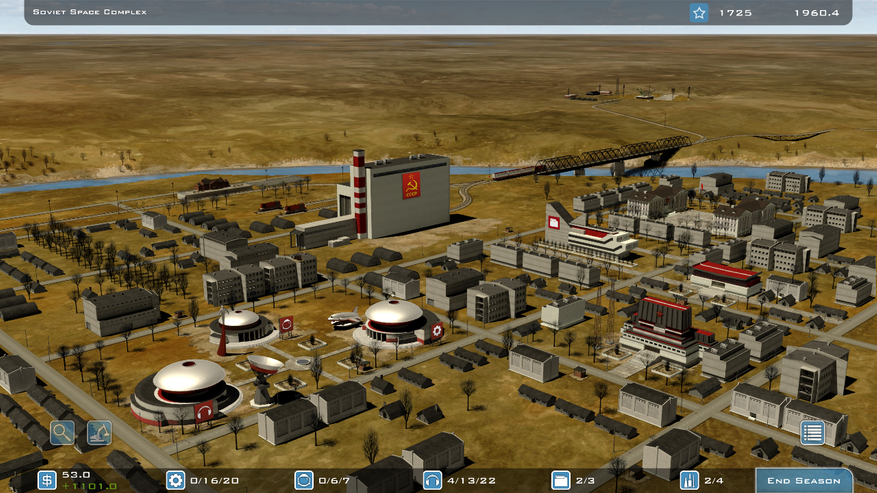Click the test tubes research icon
This screenshot has height=493, width=877.
[x=688, y=480]
